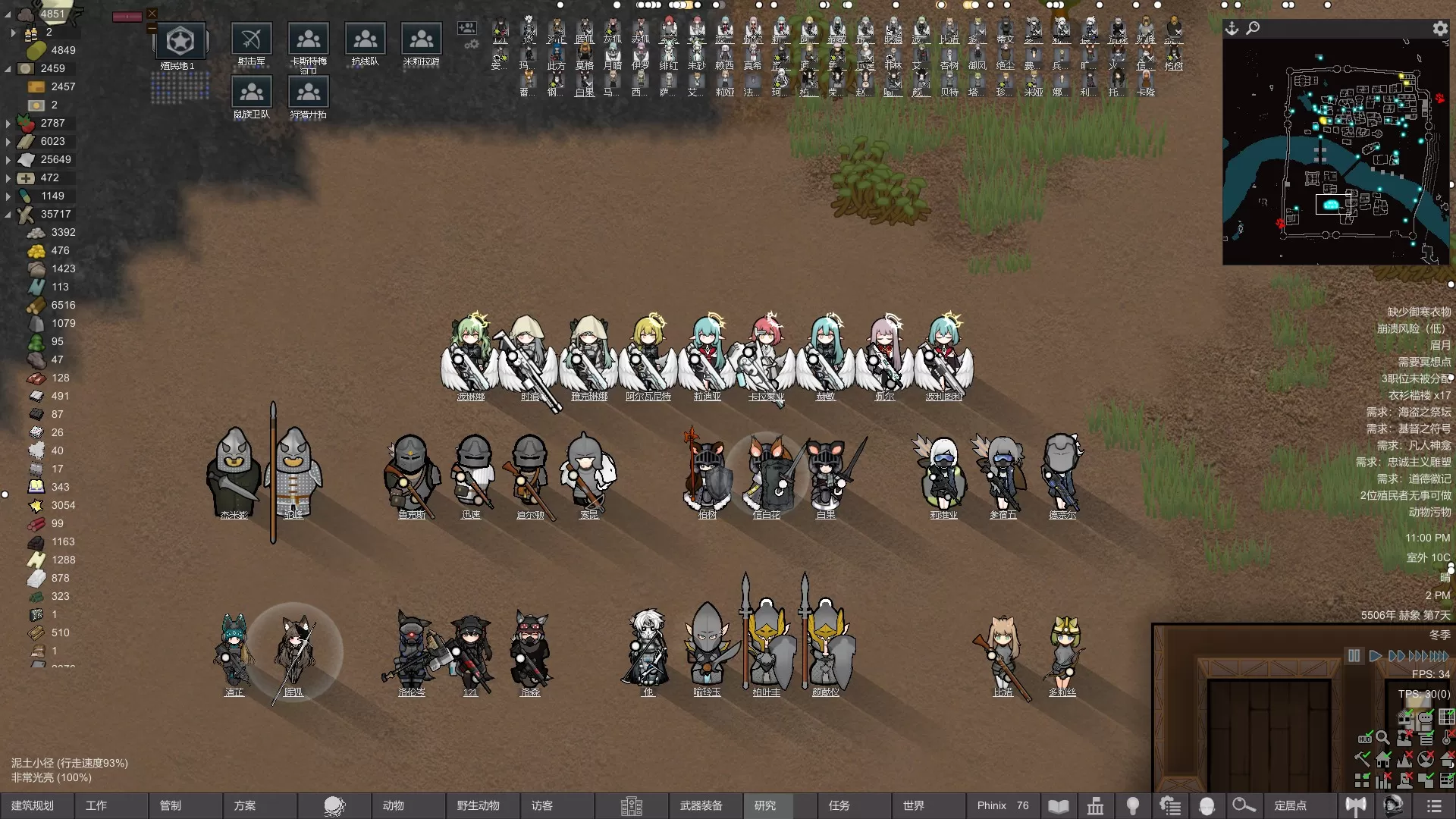The width and height of the screenshot is (1456, 819).
Task: Open the 武器装备 tab
Action: 701,805
